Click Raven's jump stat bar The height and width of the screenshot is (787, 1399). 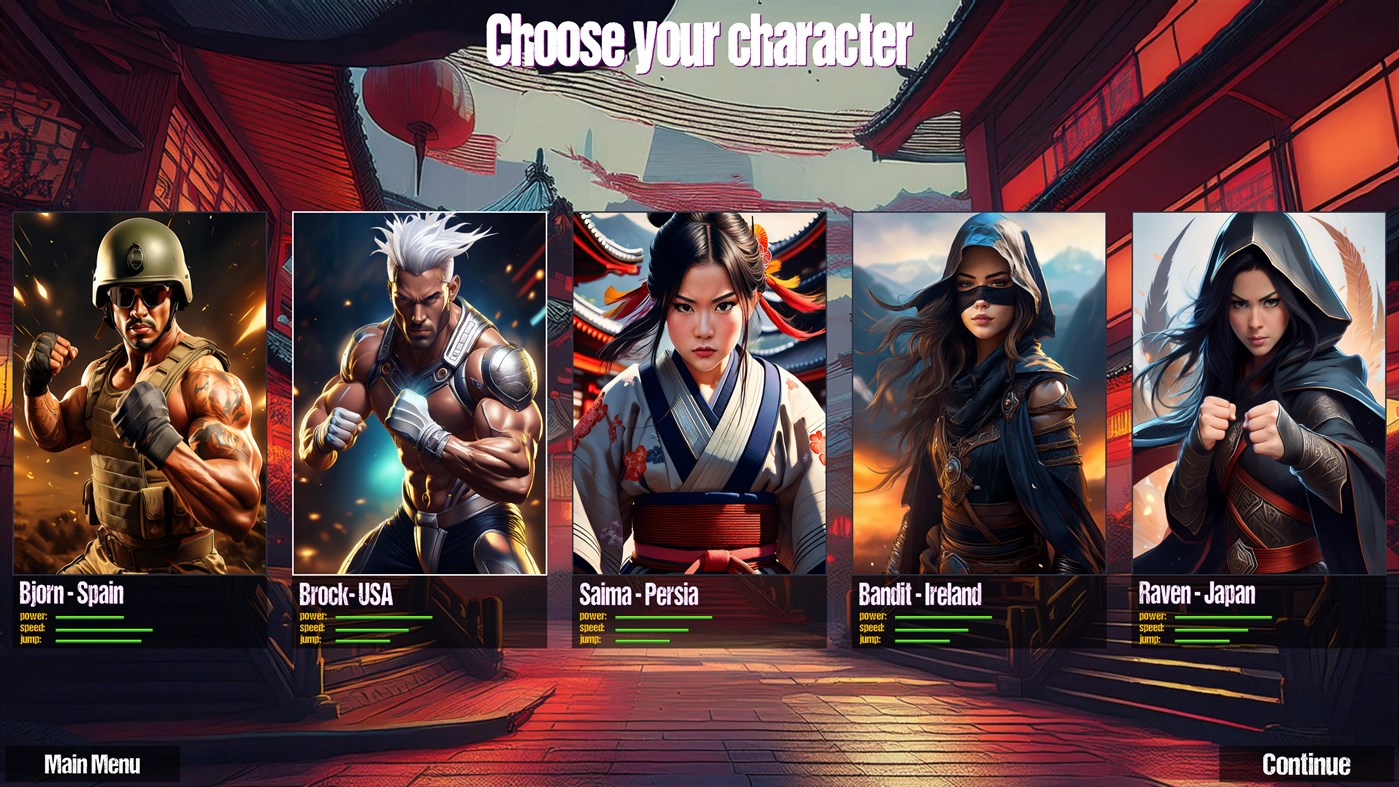click(x=1202, y=642)
